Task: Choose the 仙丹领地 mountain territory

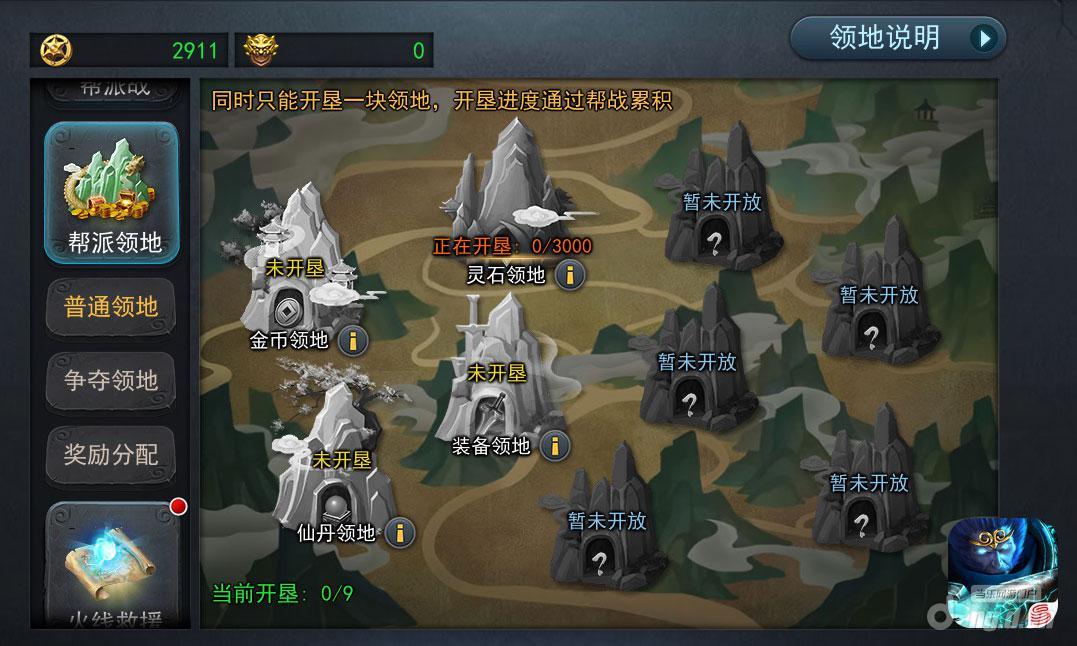Action: (335, 455)
